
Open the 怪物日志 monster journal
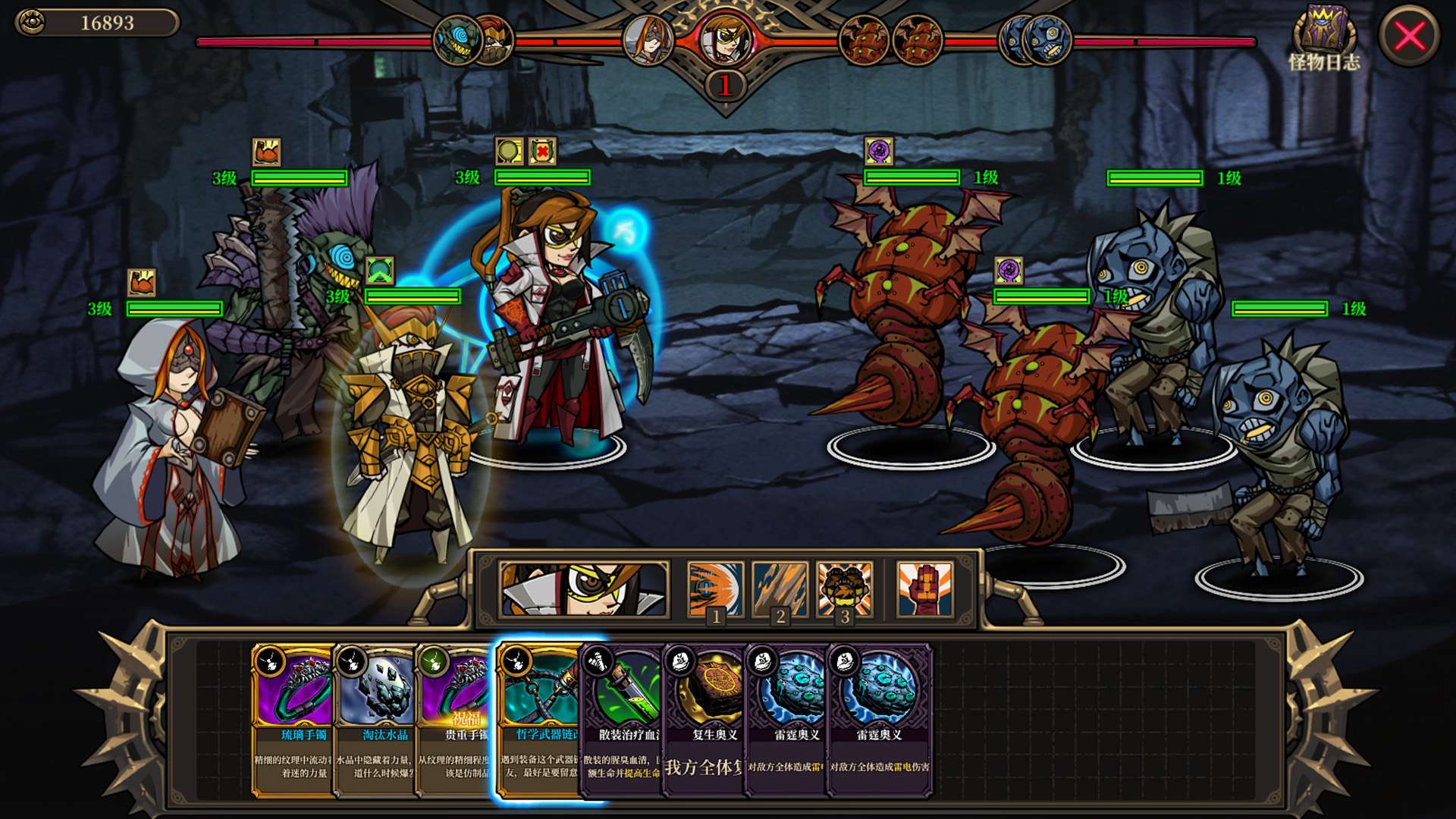tap(1323, 38)
